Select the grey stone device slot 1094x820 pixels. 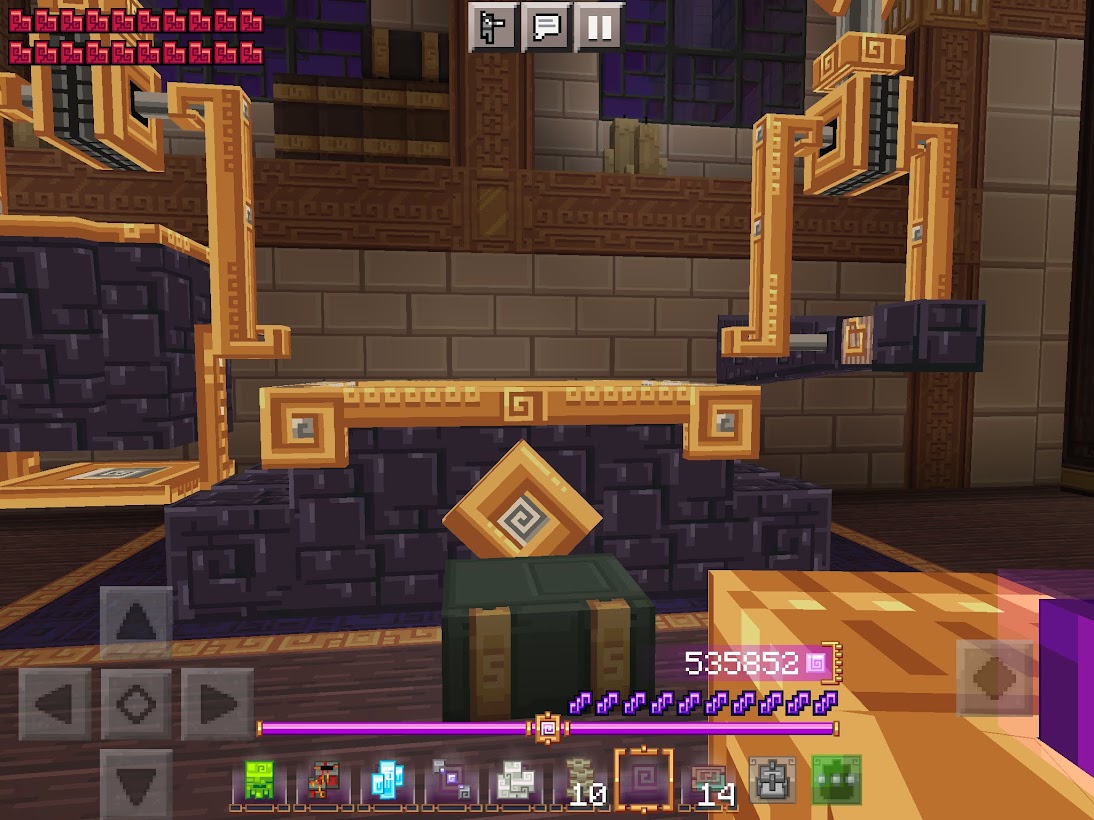[772, 780]
